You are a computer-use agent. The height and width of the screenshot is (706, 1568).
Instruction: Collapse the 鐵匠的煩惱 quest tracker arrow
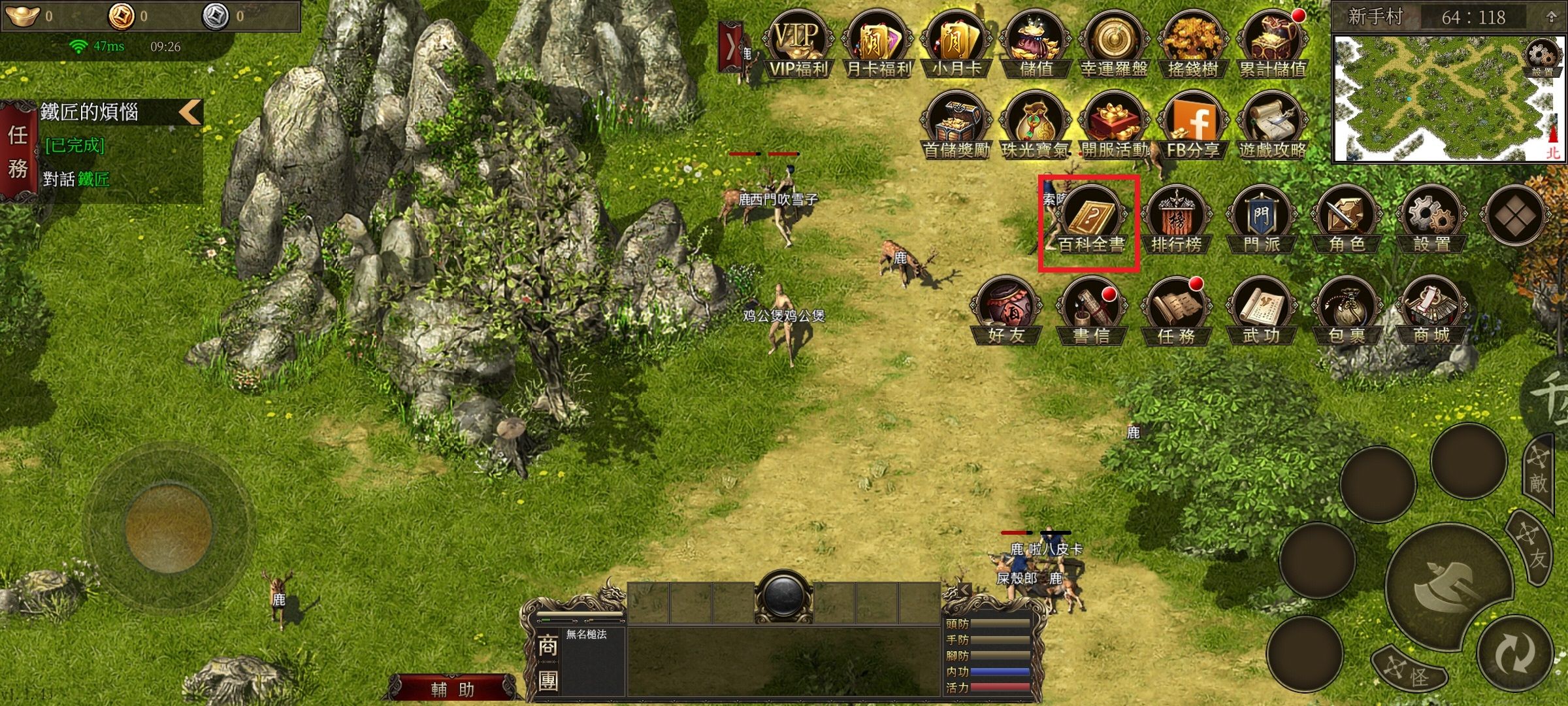(190, 112)
